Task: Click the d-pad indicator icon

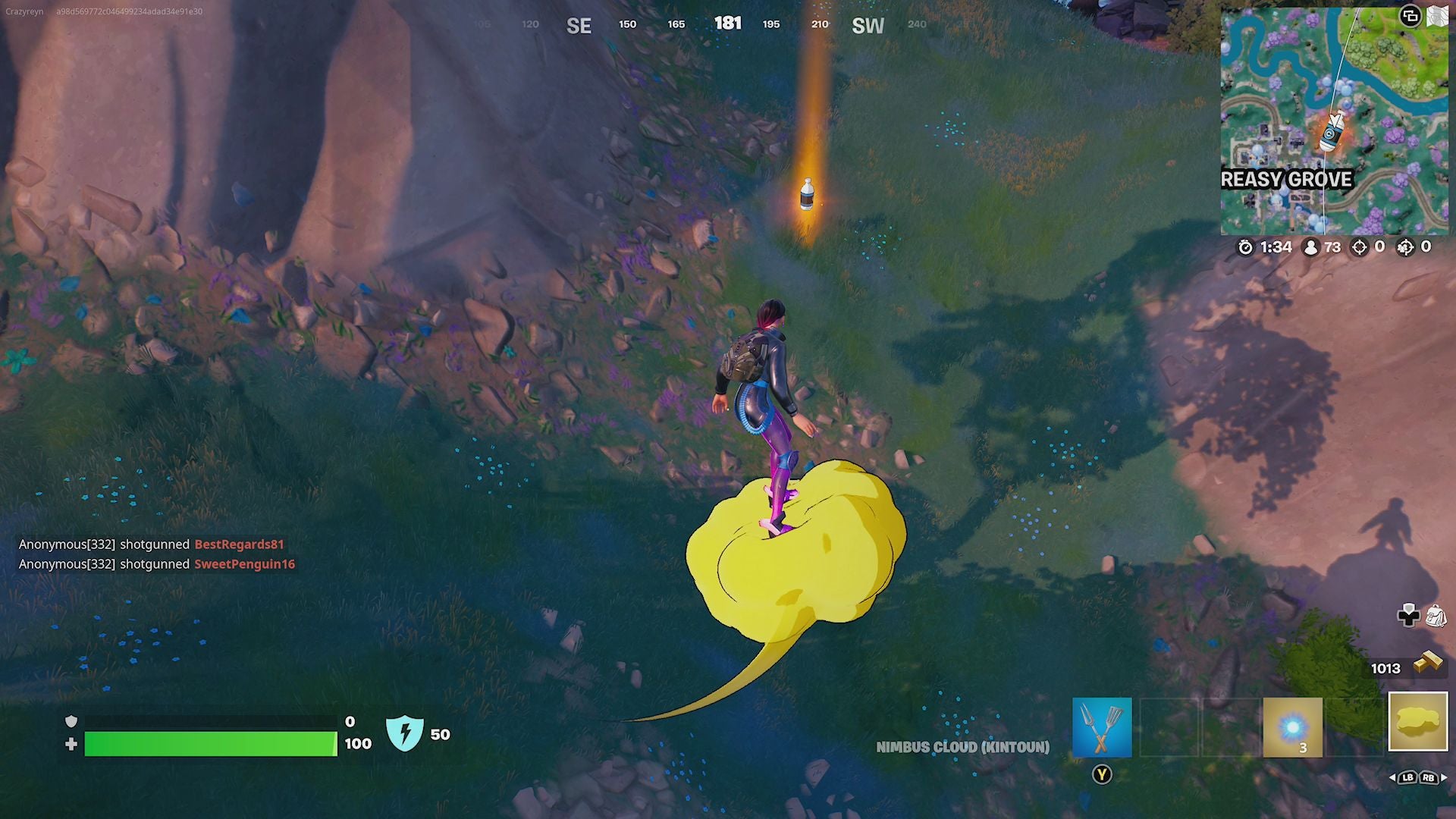Action: click(x=1407, y=616)
